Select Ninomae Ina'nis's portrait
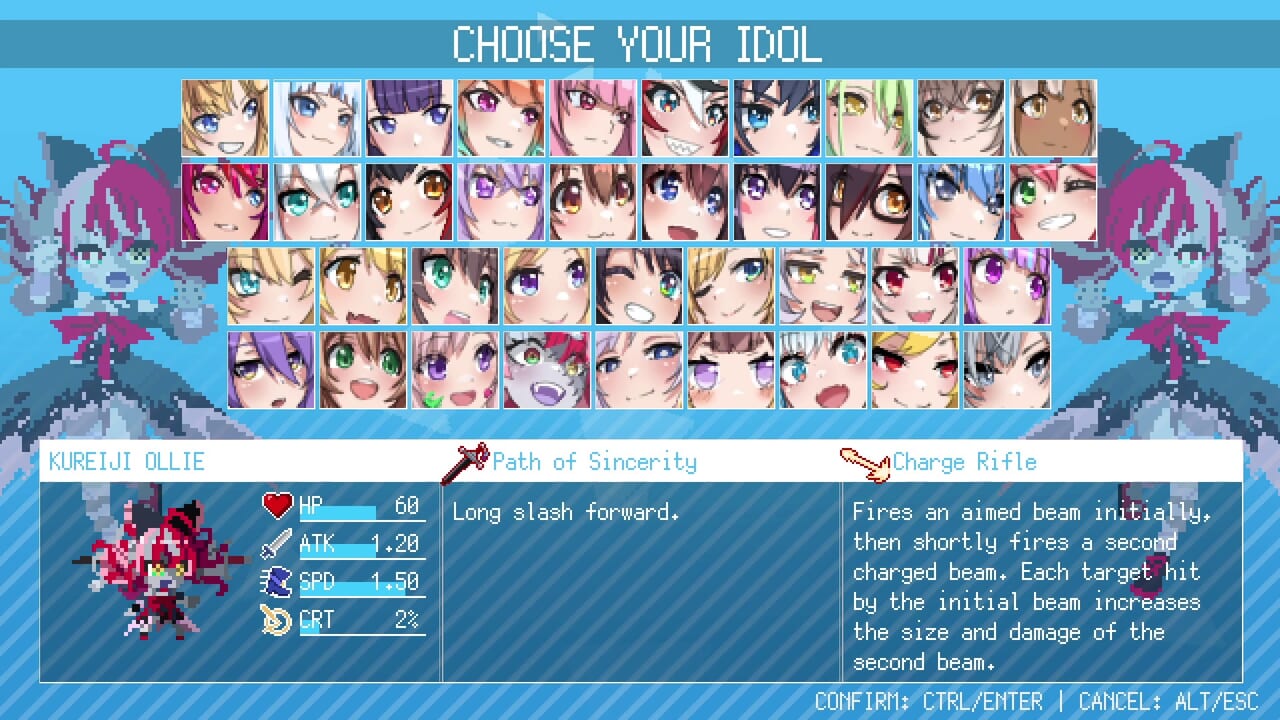Image resolution: width=1280 pixels, height=720 pixels. tap(408, 117)
